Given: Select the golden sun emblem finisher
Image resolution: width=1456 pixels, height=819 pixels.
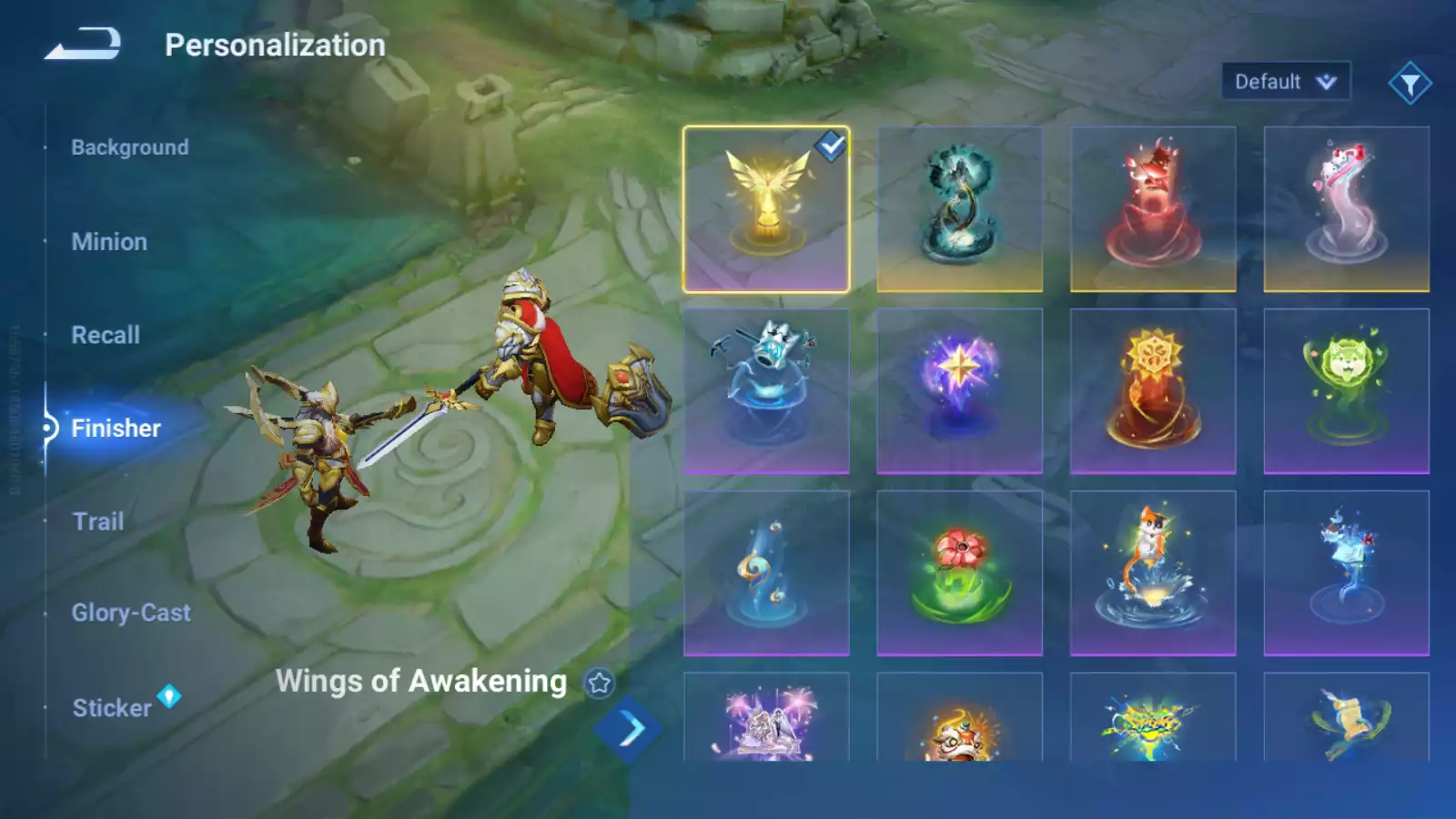Looking at the screenshot, I should coord(1153,391).
